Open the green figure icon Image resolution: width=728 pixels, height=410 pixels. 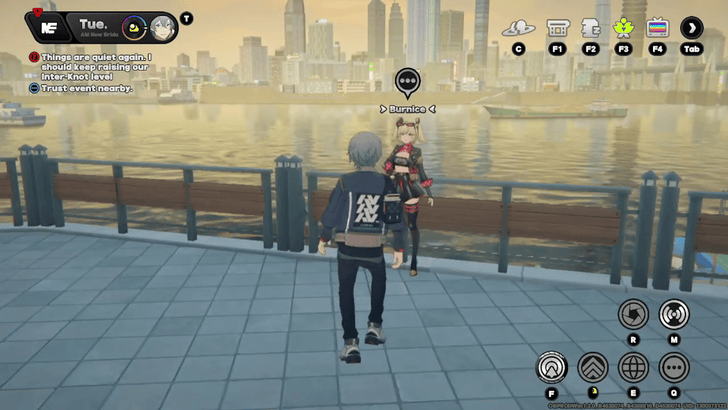[x=623, y=27]
